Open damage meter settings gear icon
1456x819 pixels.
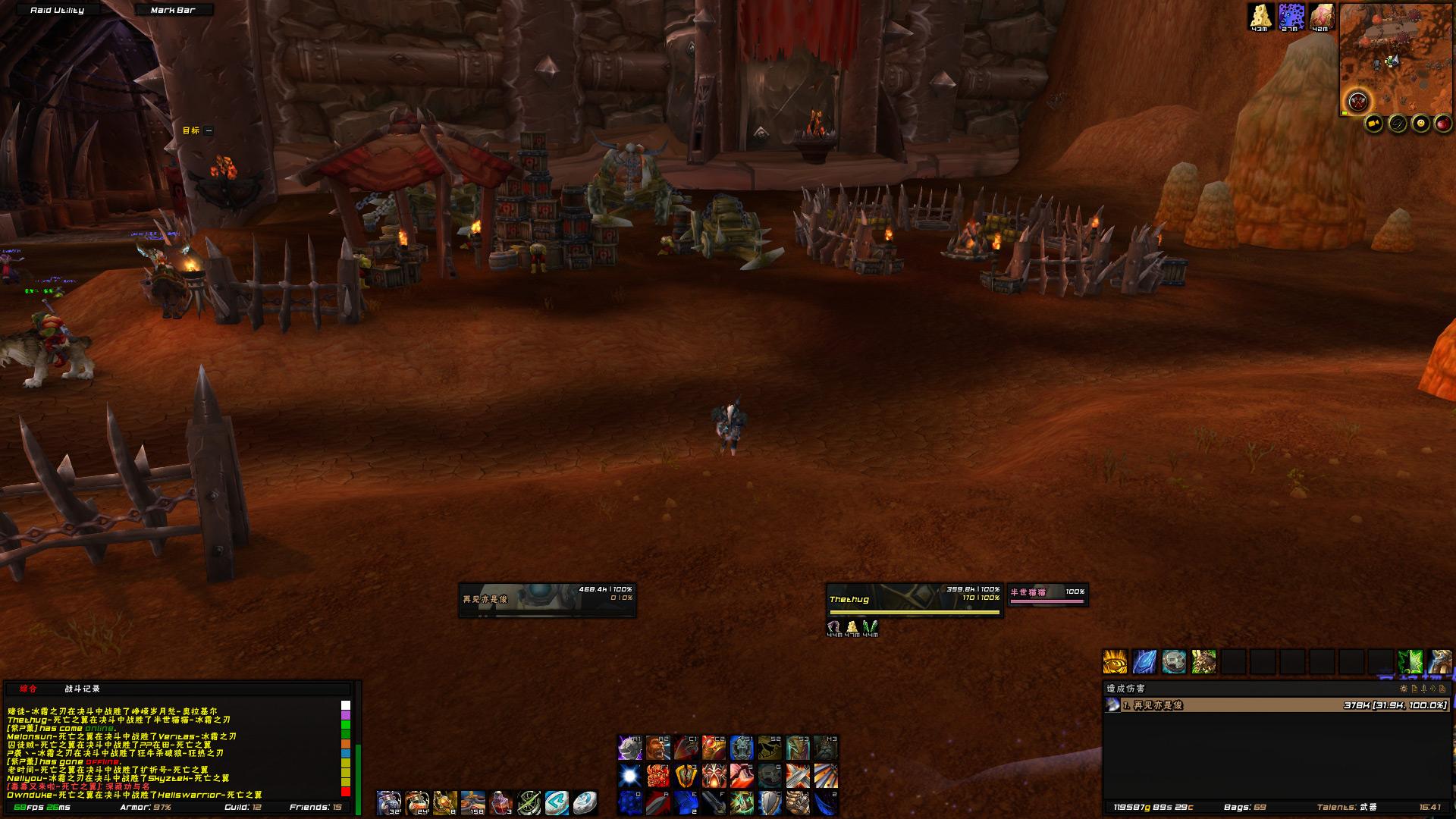[x=1404, y=689]
